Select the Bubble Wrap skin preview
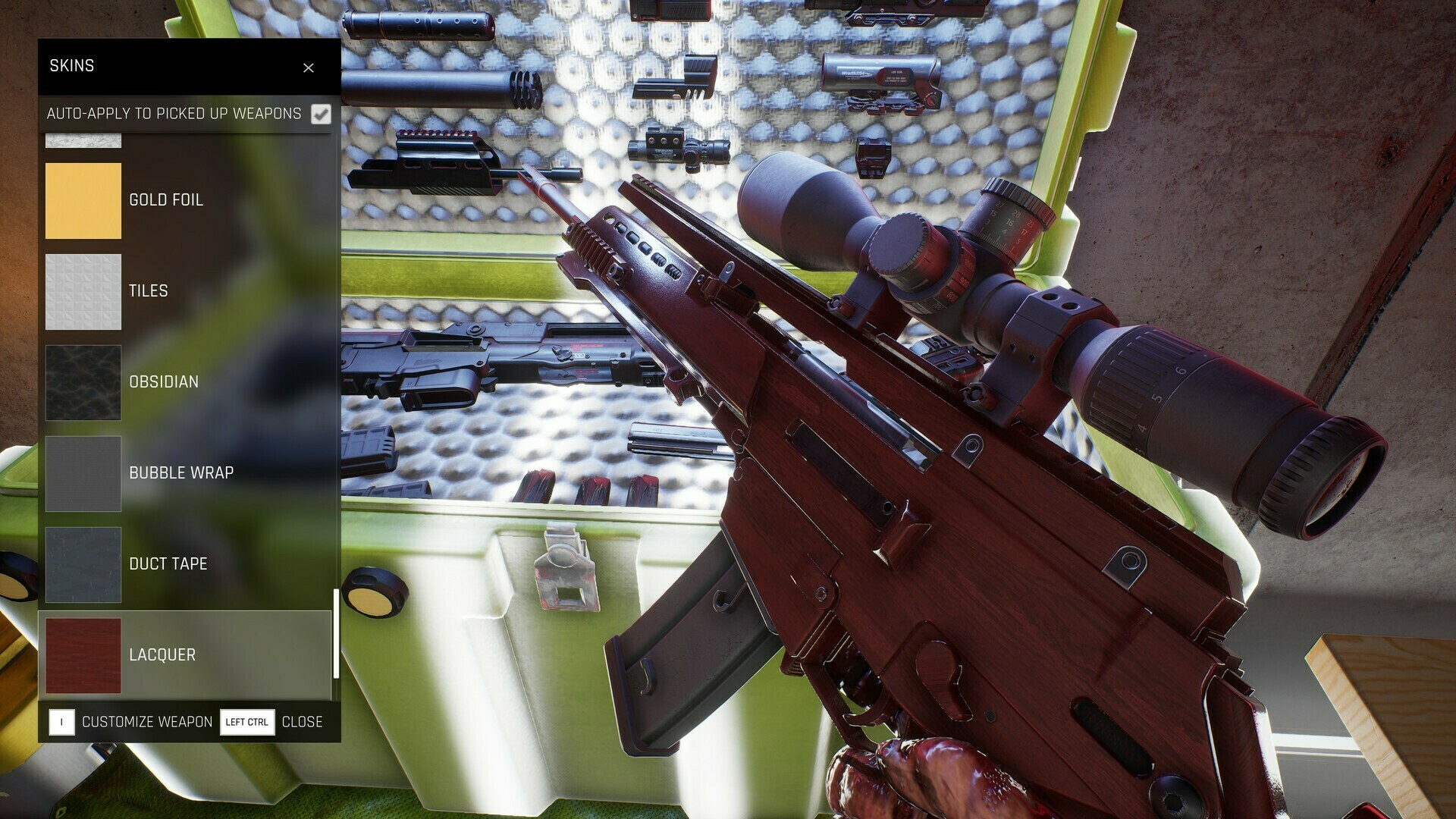Viewport: 1456px width, 819px height. pos(83,473)
